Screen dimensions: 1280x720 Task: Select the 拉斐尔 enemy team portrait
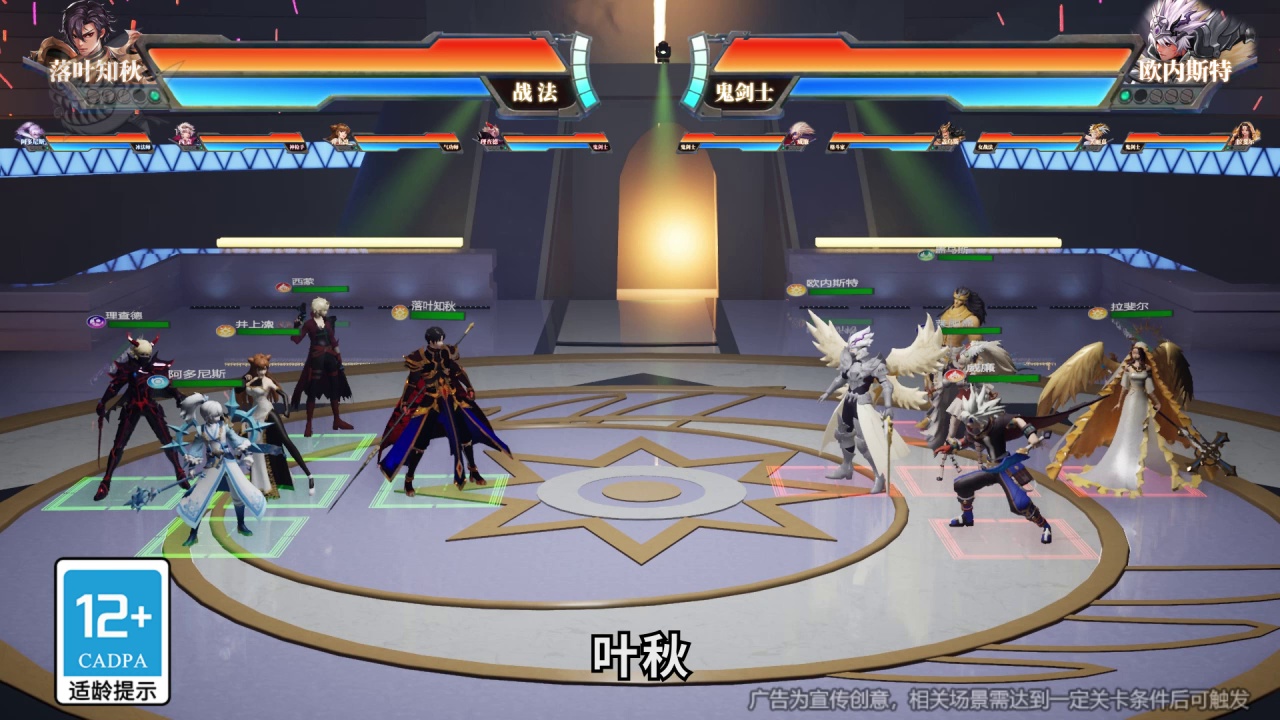tap(1245, 134)
